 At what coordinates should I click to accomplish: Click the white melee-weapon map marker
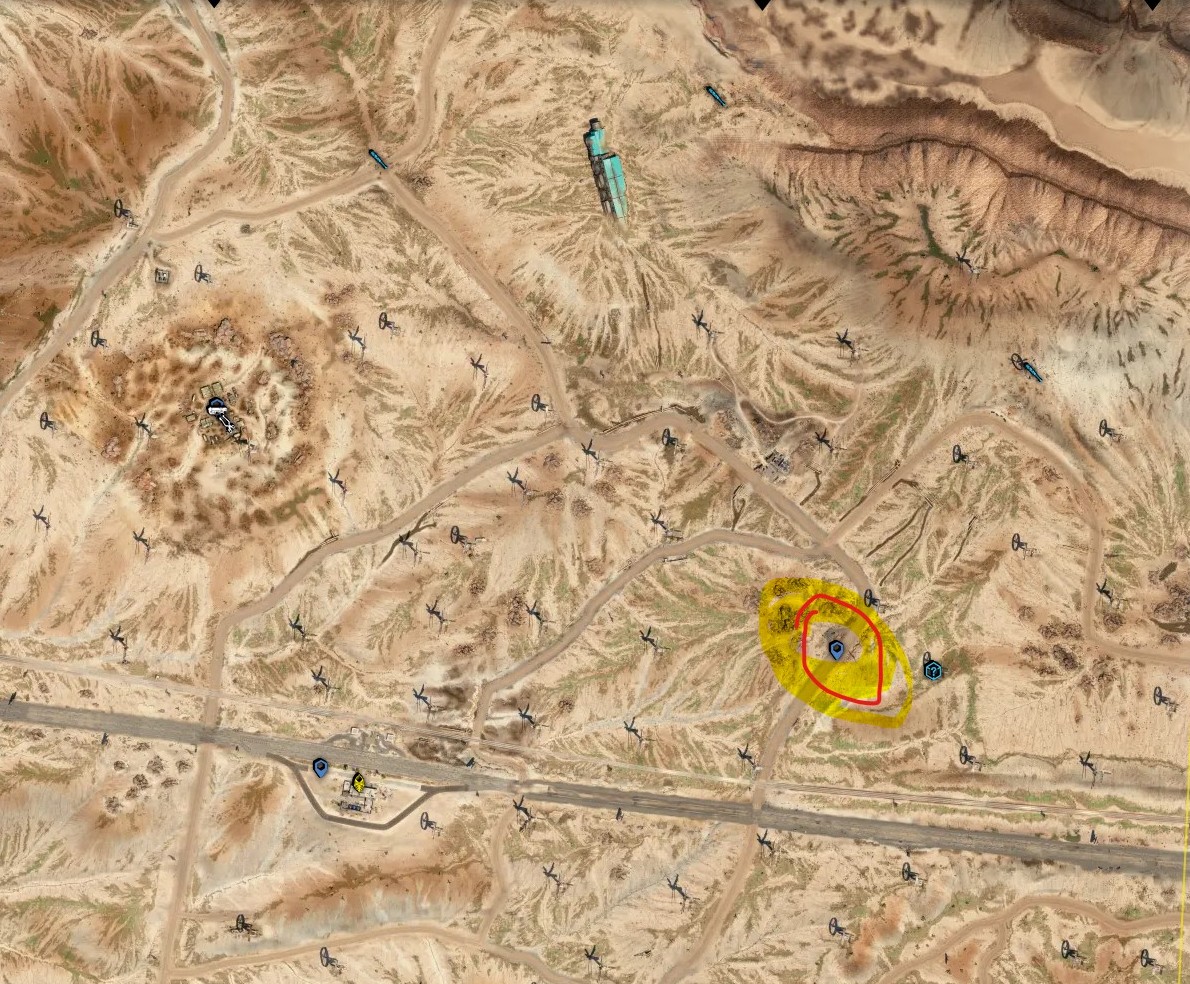coord(218,408)
